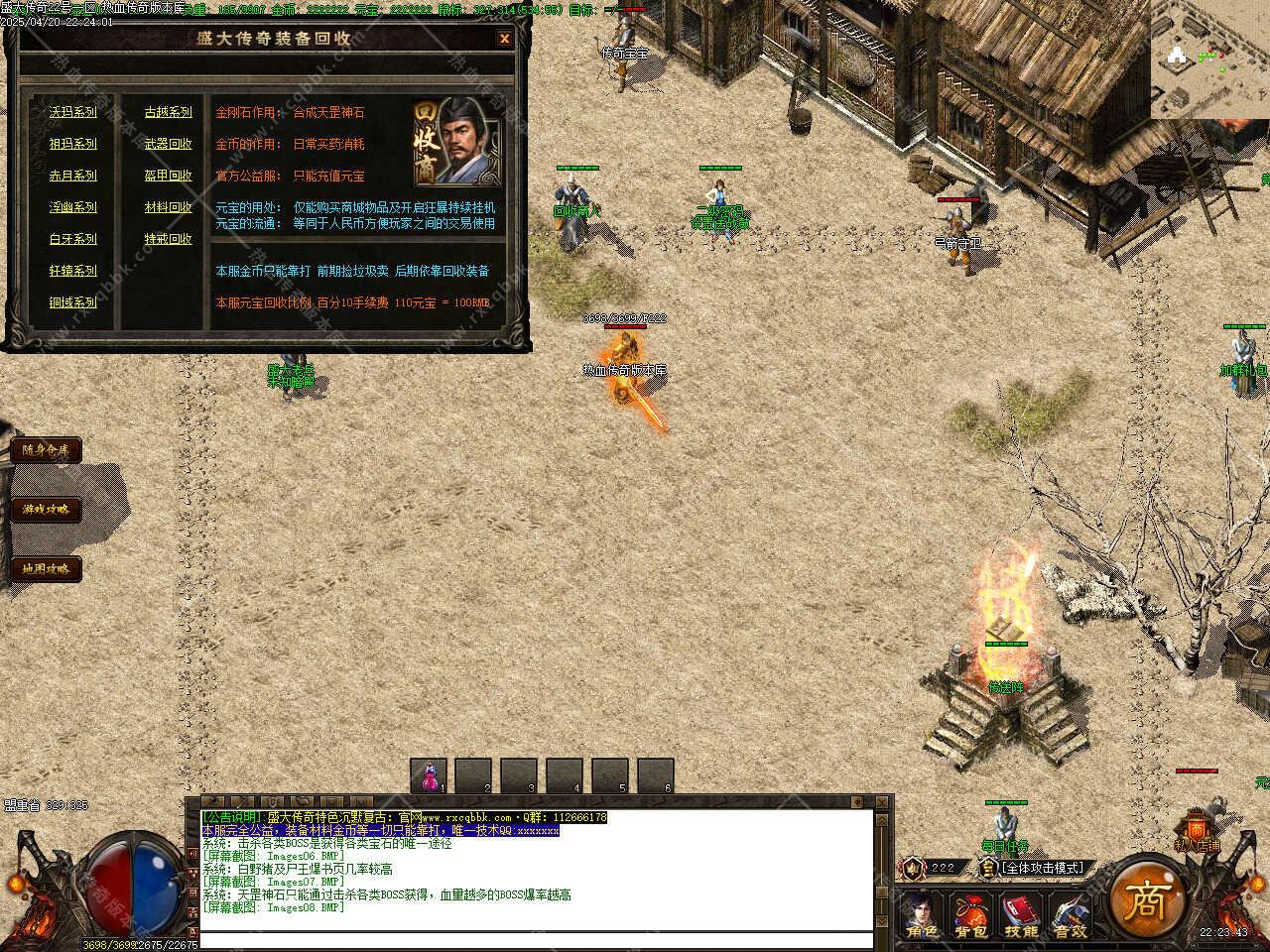The height and width of the screenshot is (952, 1270).
Task: Open the 背包 bag inventory
Action: point(970,916)
